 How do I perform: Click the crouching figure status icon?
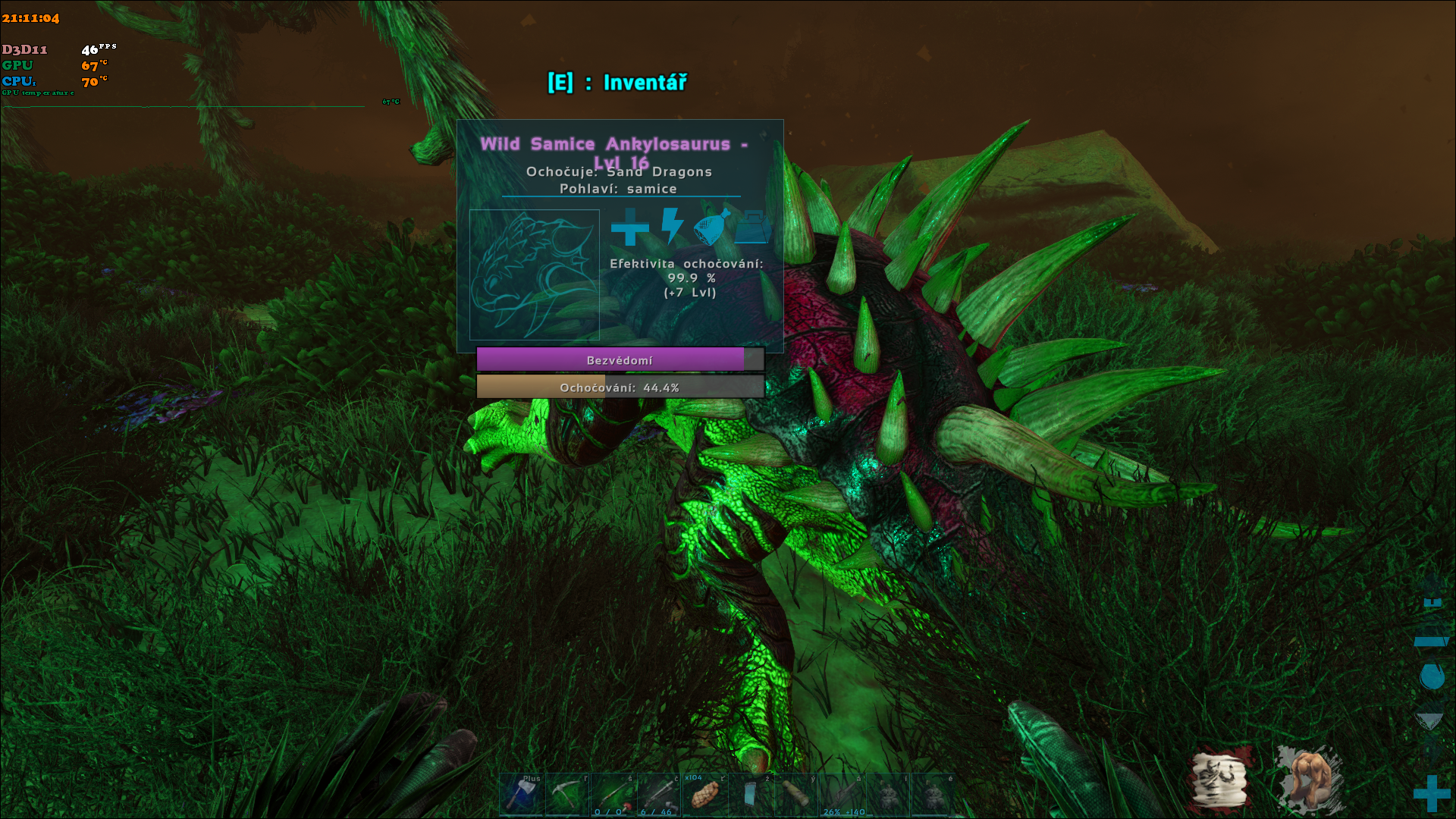tap(1310, 780)
